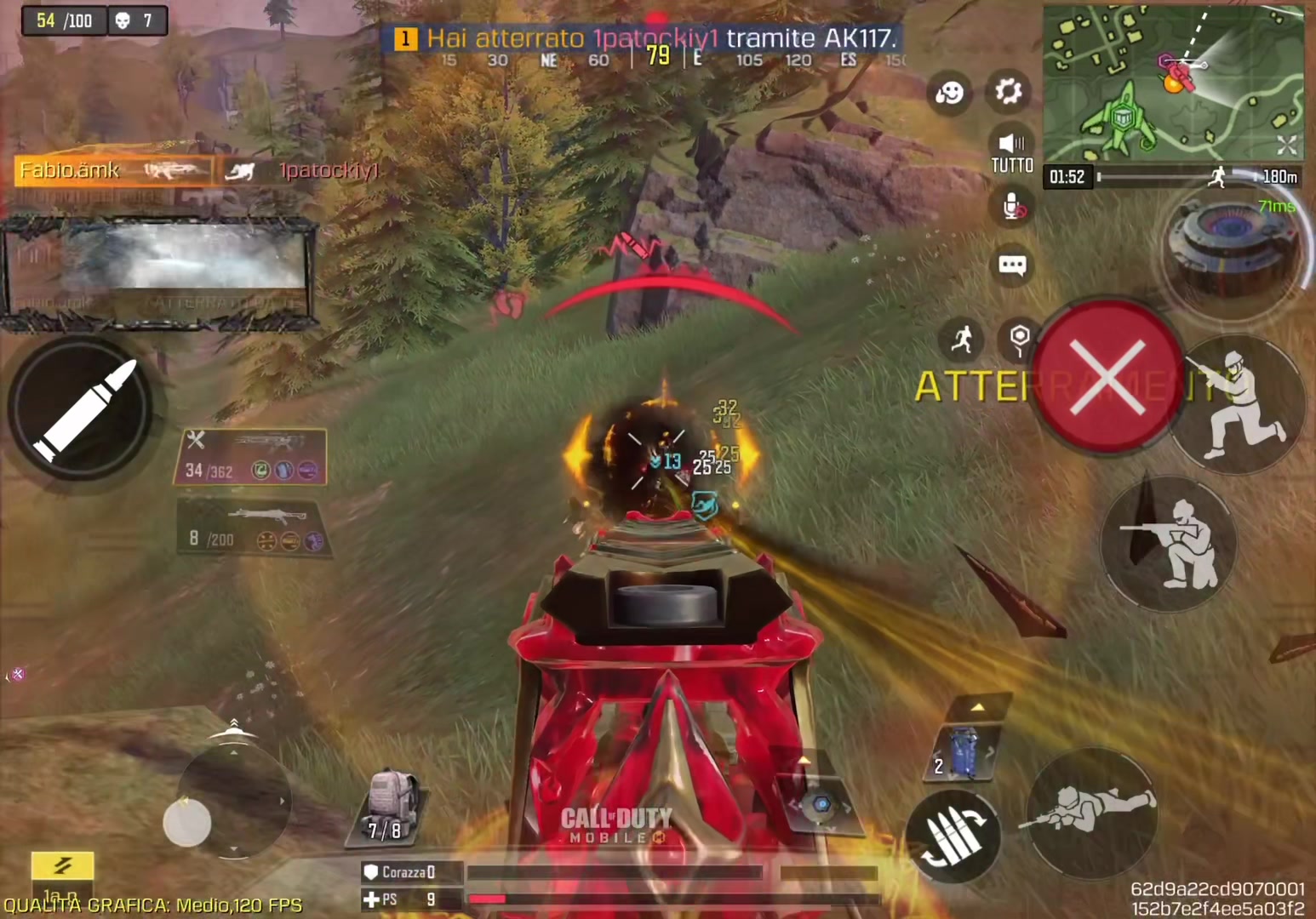The height and width of the screenshot is (919, 1316).
Task: Reload using the bullets reload button
Action: click(x=953, y=836)
